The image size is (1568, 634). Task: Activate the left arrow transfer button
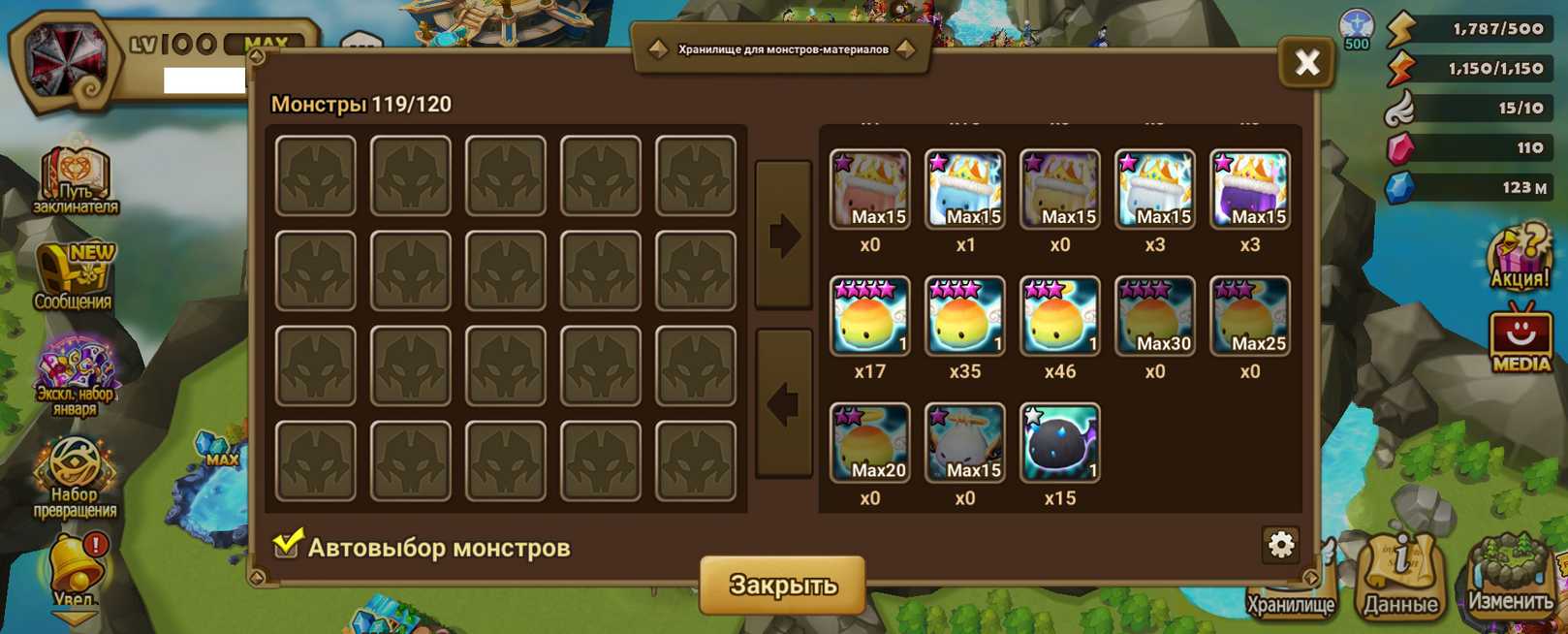coord(783,403)
